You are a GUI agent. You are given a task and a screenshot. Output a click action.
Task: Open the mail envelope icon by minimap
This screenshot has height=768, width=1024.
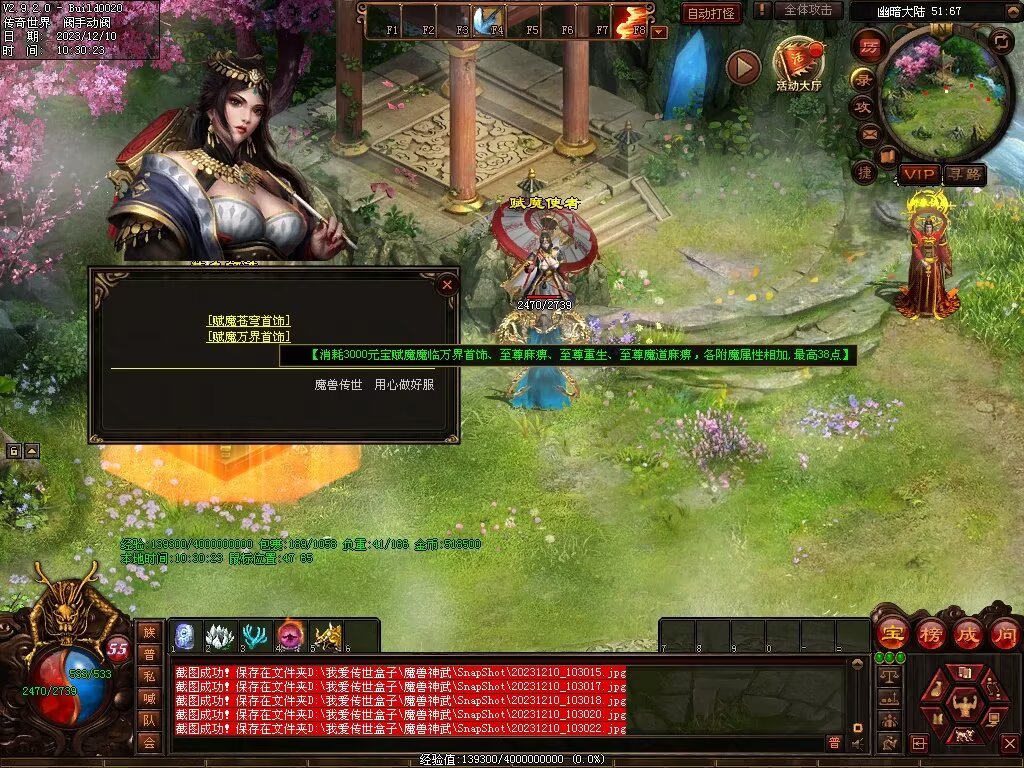869,133
